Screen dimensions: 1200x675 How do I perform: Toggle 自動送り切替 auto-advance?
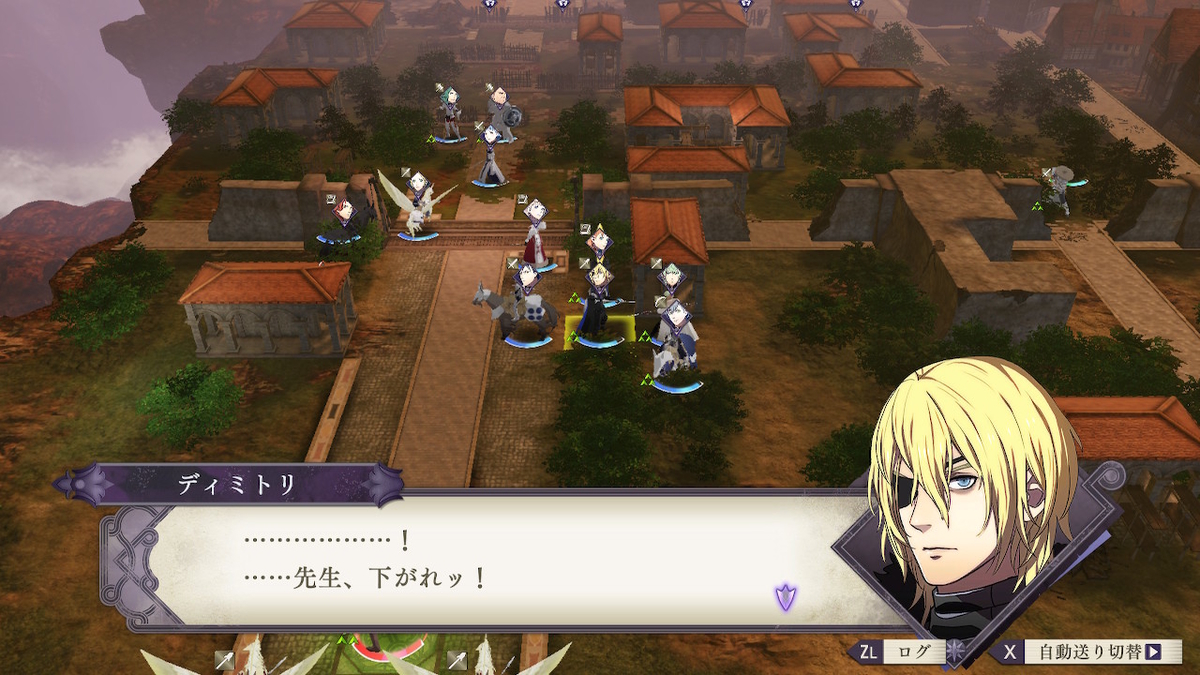[1089, 652]
